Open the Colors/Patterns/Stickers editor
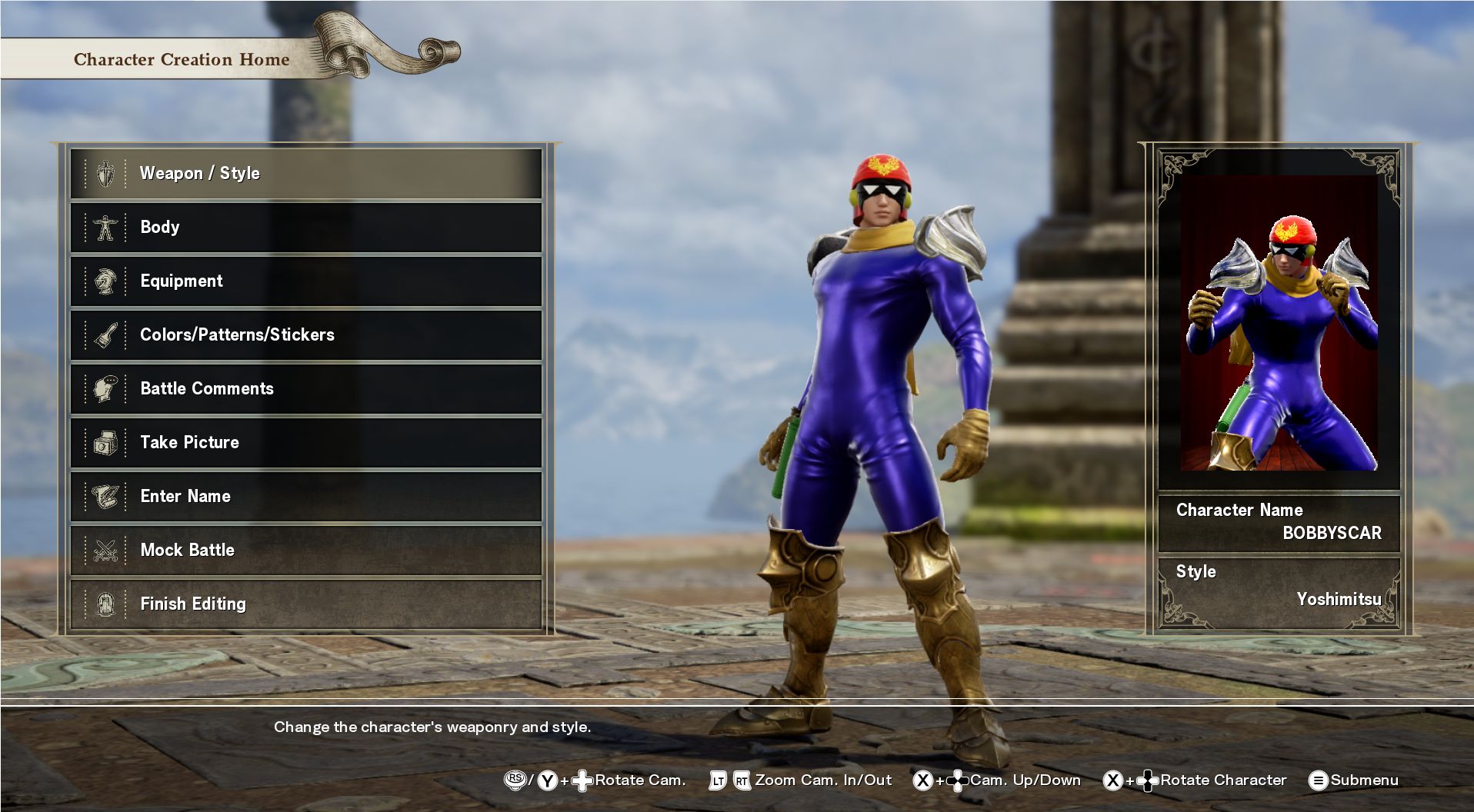The image size is (1474, 812). pos(308,334)
